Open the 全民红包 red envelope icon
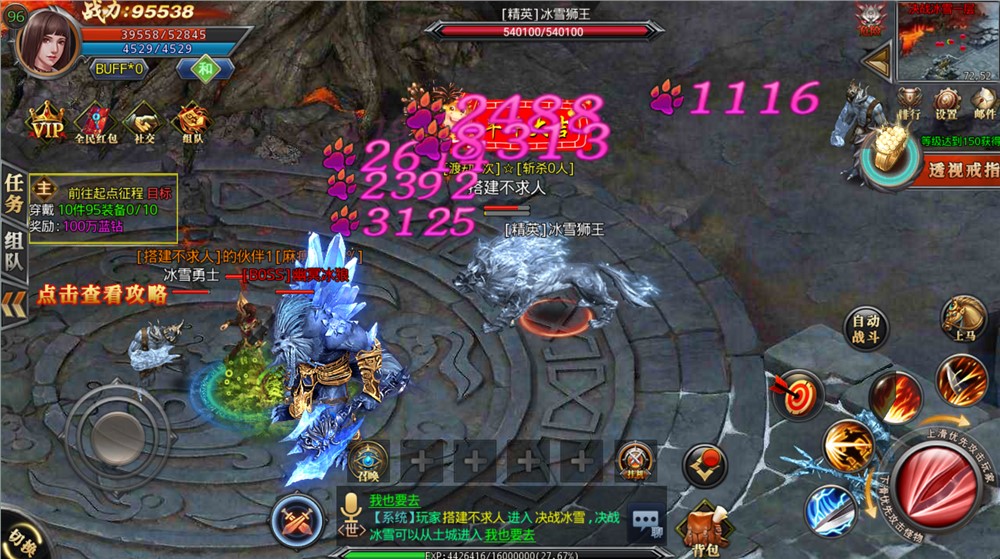Screen dimensions: 1000x559 click(96, 122)
